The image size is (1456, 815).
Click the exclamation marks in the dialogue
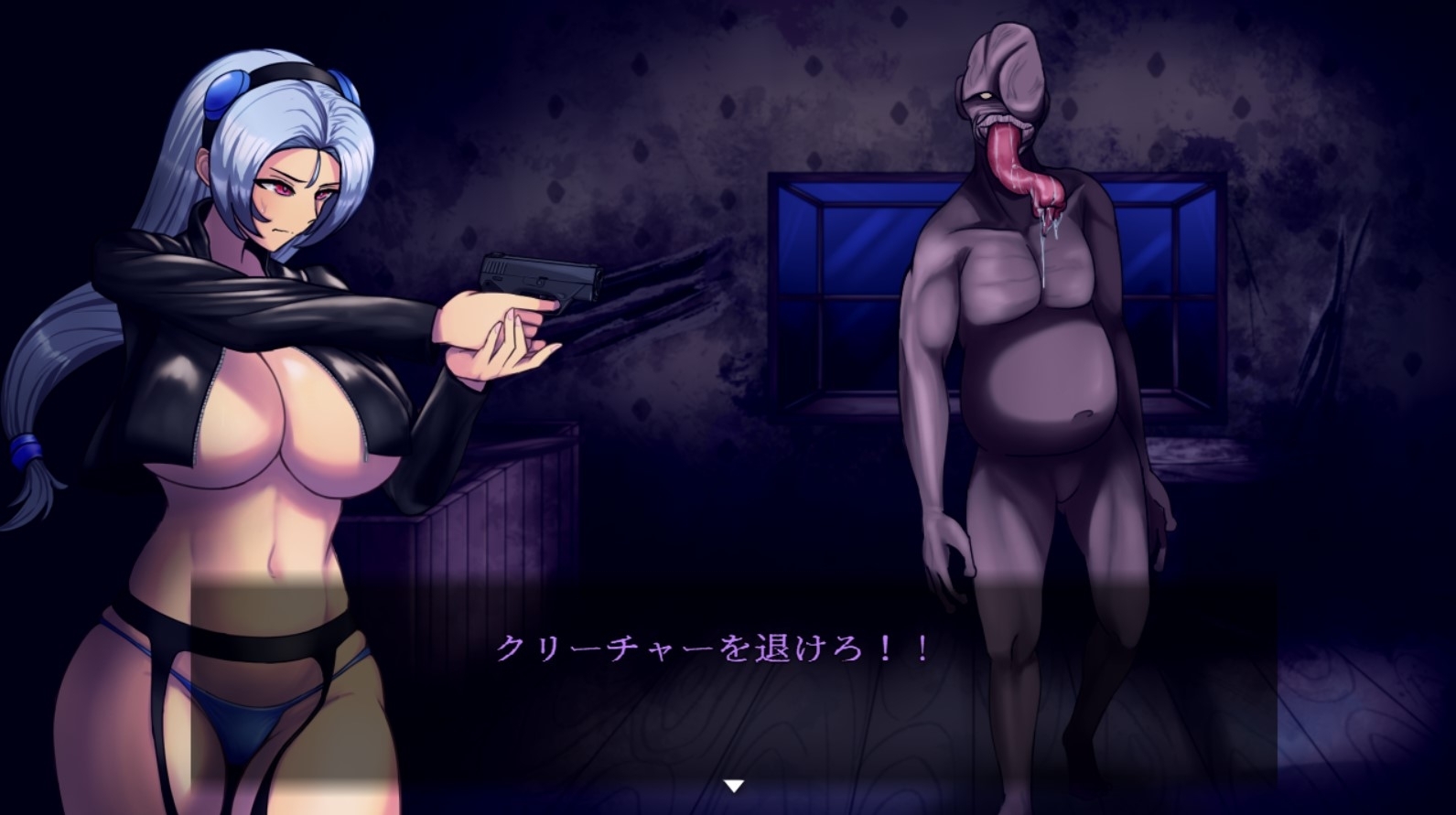tap(906, 649)
